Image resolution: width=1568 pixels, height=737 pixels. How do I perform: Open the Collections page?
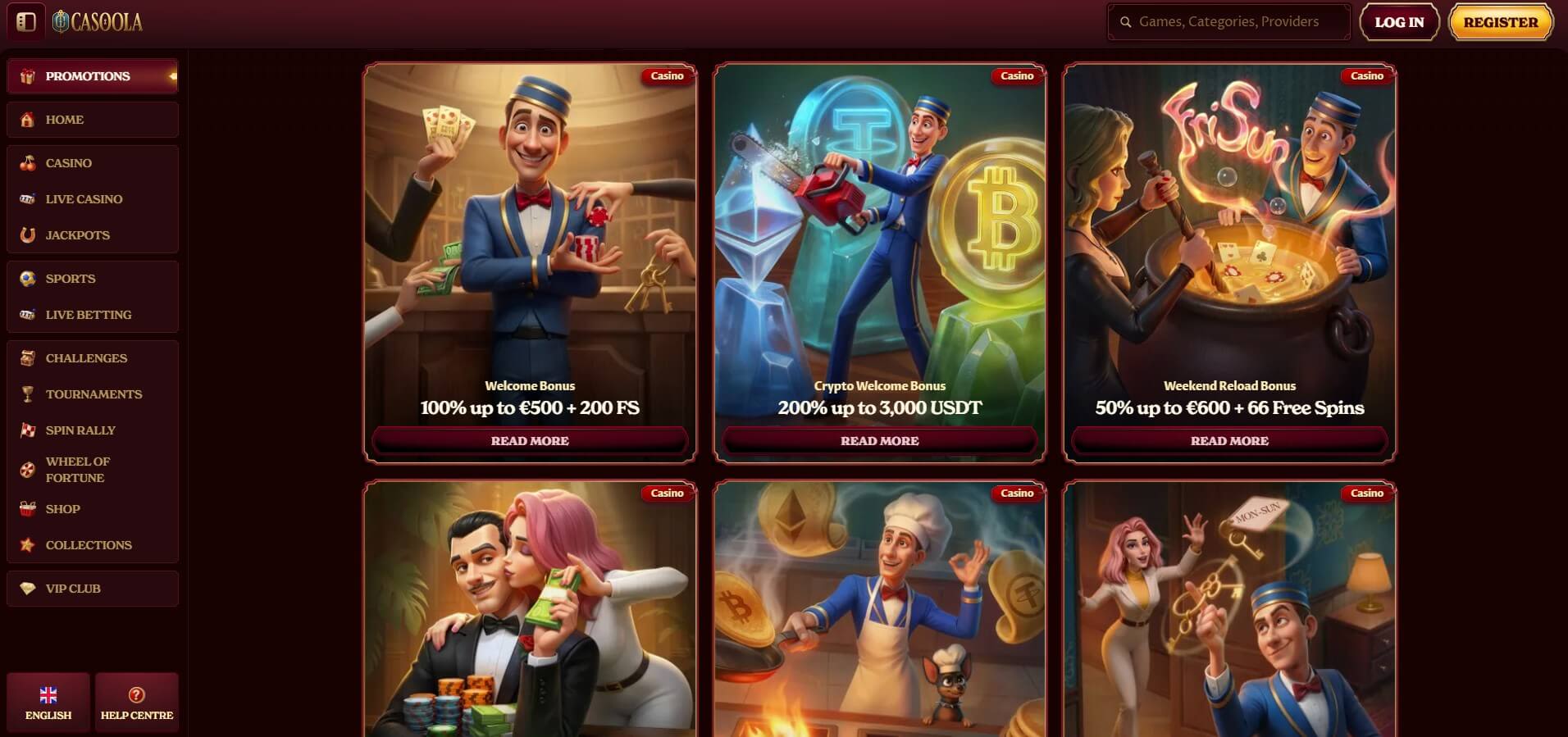click(89, 545)
